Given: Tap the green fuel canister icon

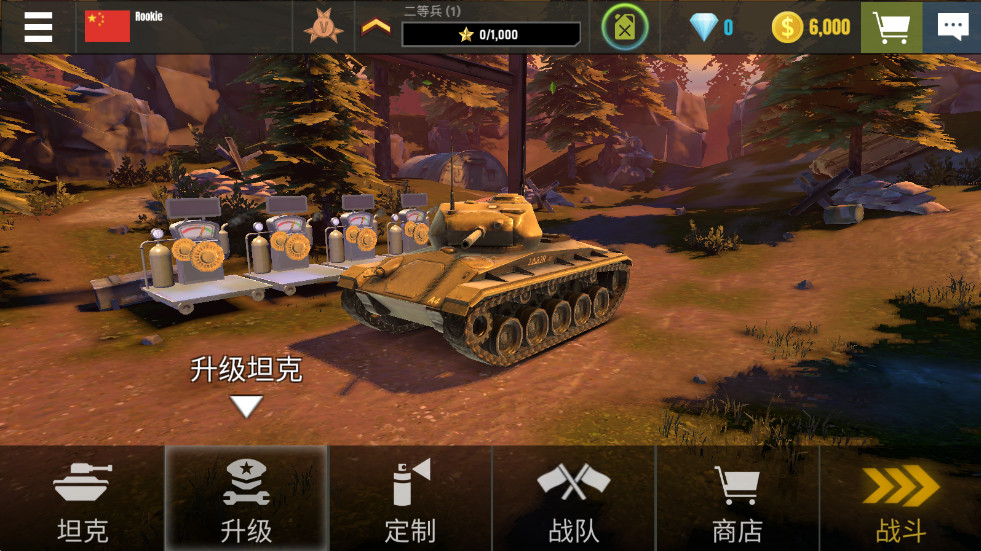Looking at the screenshot, I should [x=625, y=27].
